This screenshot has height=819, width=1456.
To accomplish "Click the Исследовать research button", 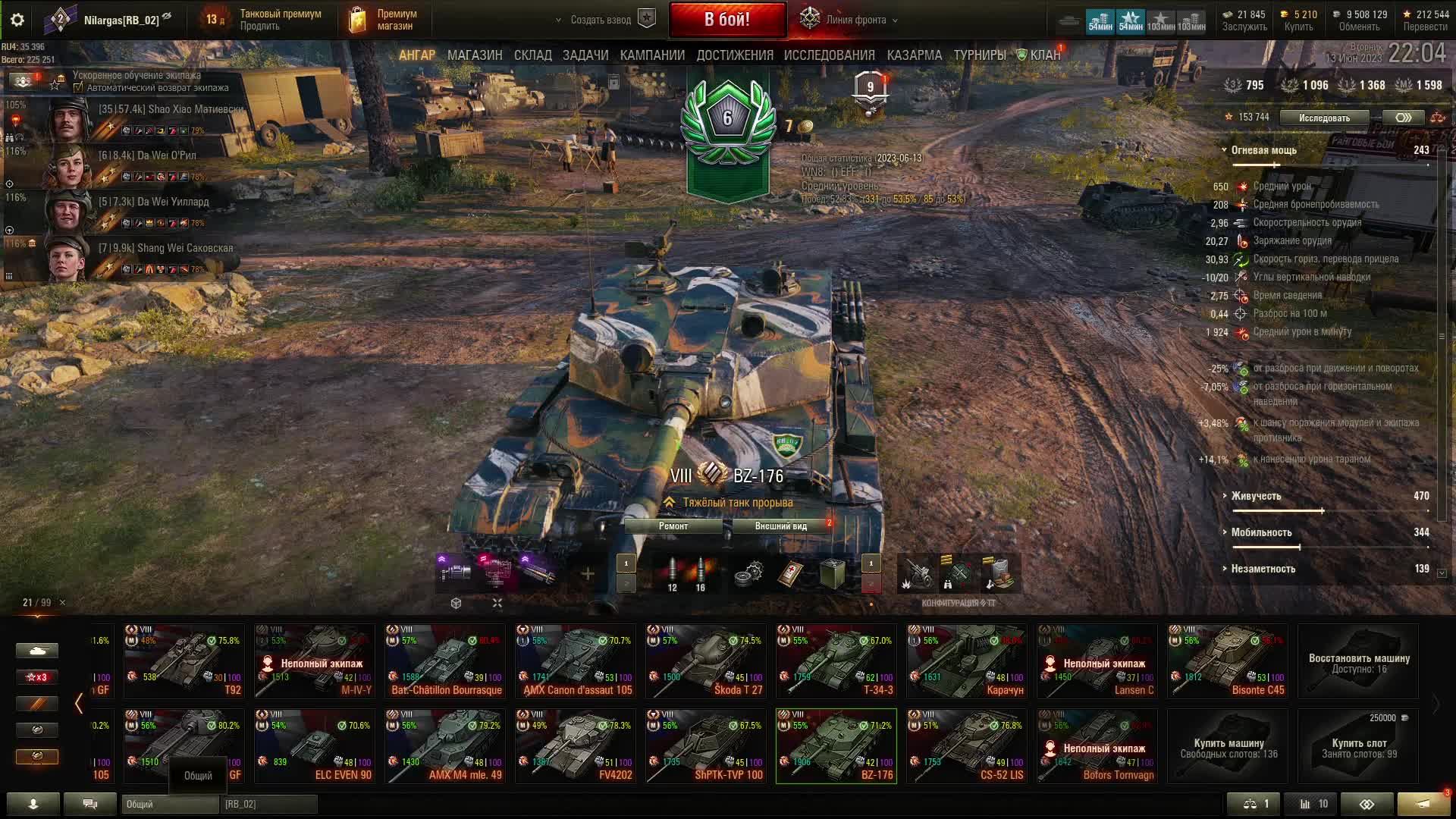I will click(1324, 118).
